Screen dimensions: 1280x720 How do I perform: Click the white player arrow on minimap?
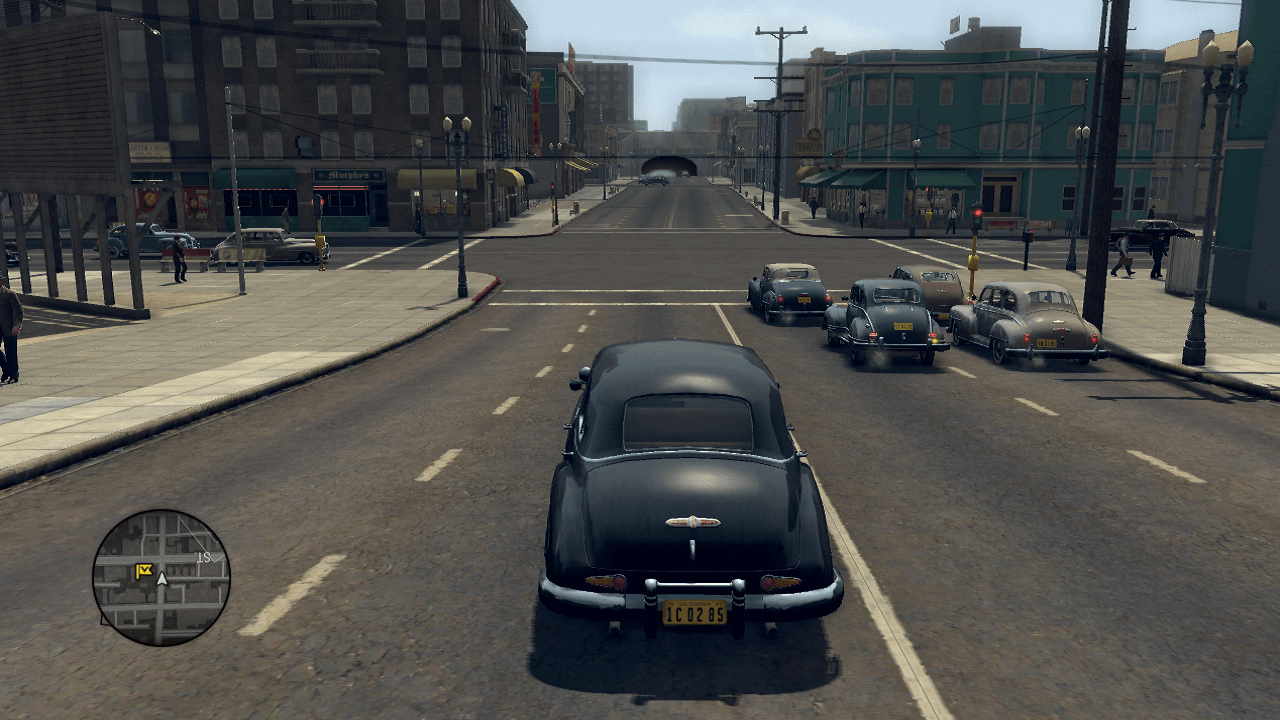(162, 578)
